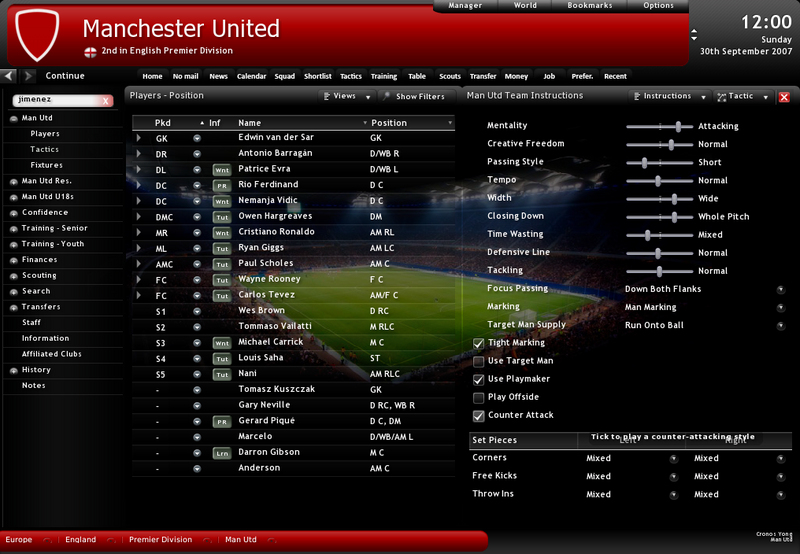Open the Transfer toolbar item
The width and height of the screenshot is (800, 554).
tap(483, 76)
